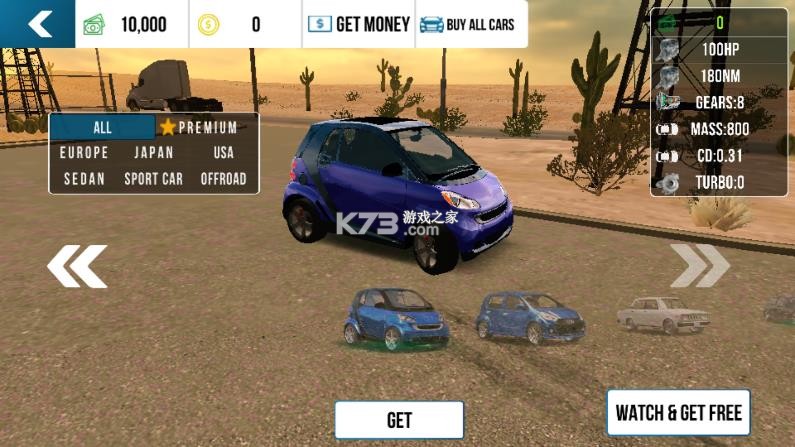The width and height of the screenshot is (795, 447).
Task: Choose the SEDAN category
Action: click(x=84, y=179)
